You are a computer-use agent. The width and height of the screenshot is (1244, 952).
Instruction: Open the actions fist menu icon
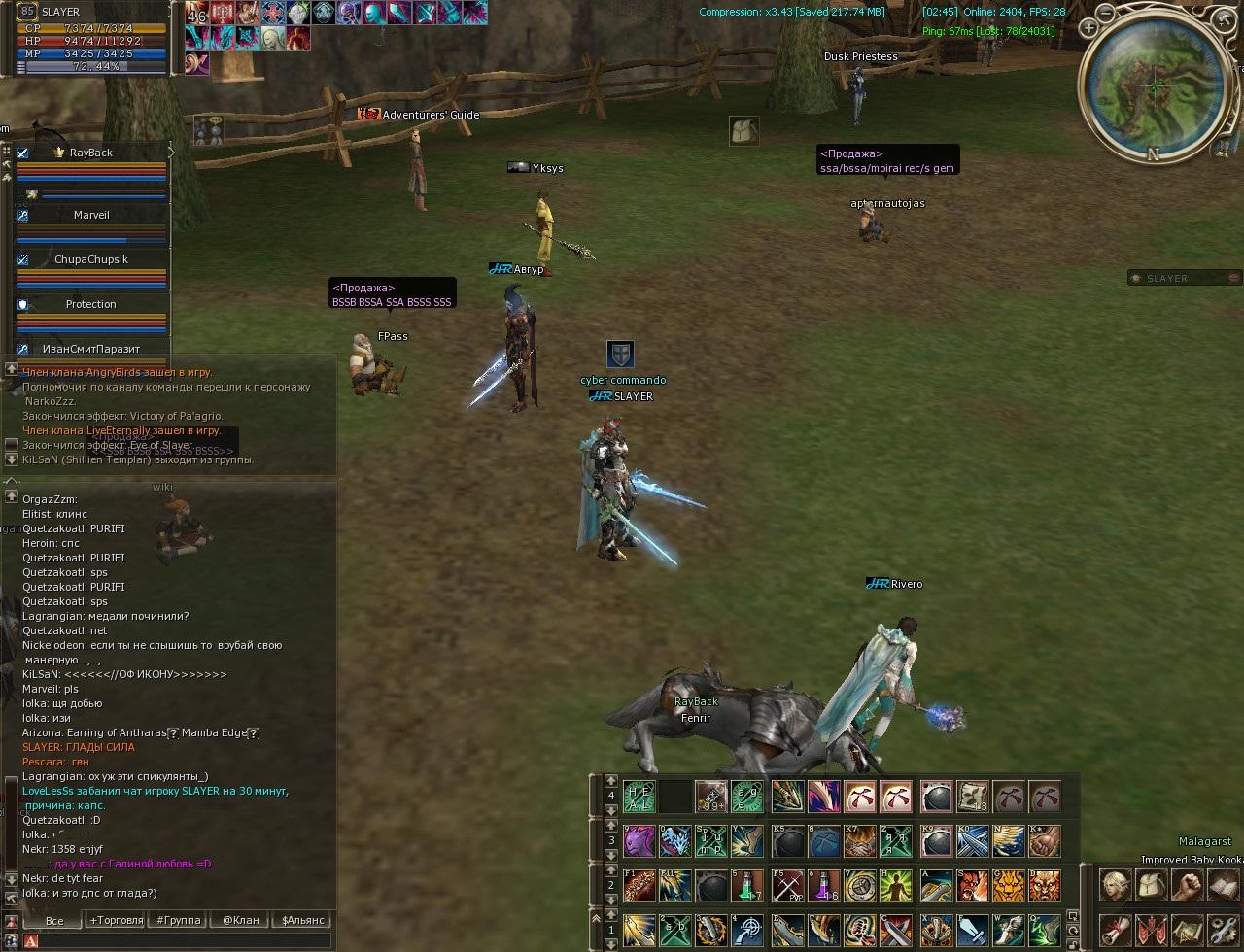click(1187, 885)
